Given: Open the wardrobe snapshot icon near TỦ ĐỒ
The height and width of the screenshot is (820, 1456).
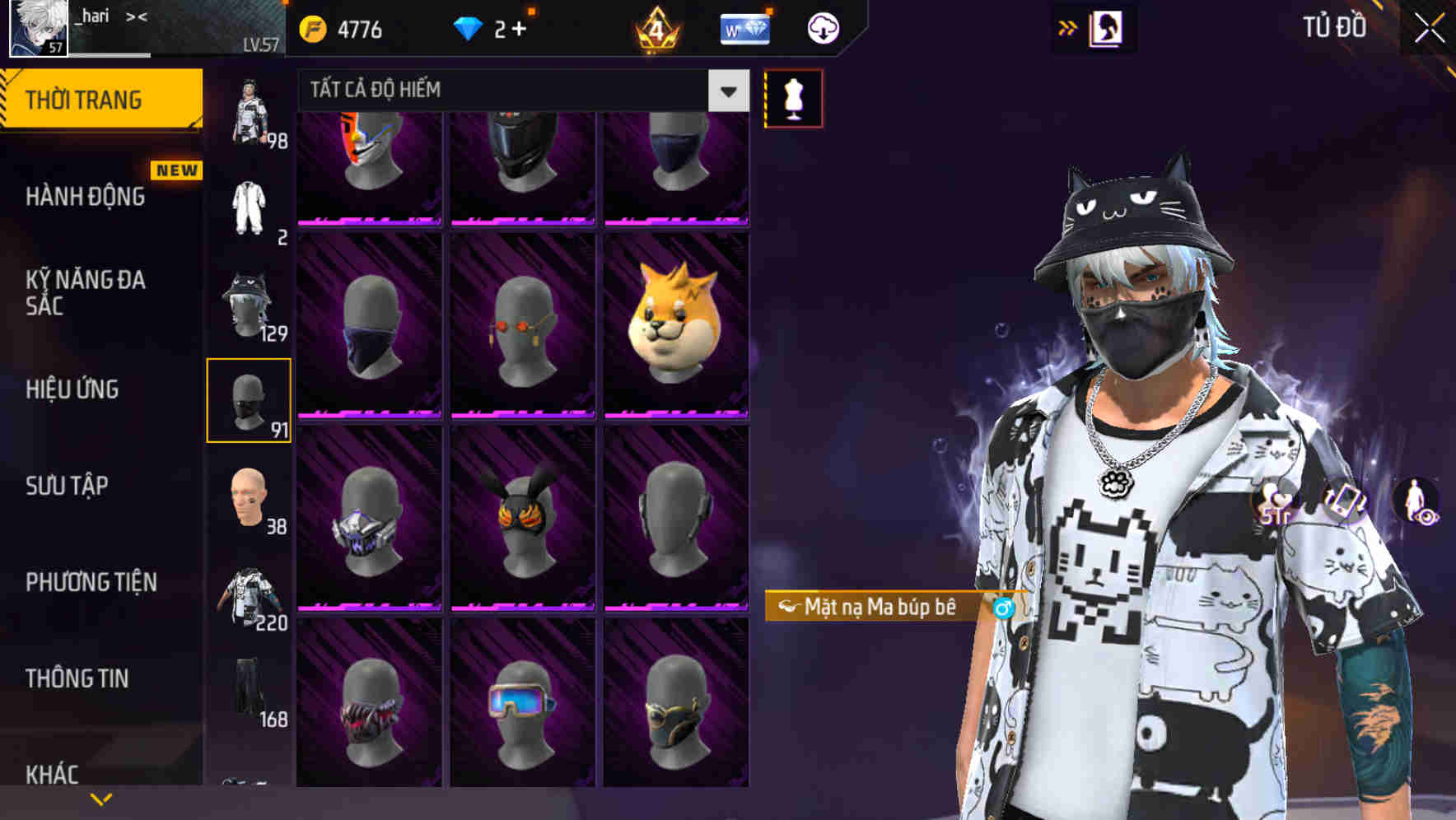Looking at the screenshot, I should click(1105, 27).
